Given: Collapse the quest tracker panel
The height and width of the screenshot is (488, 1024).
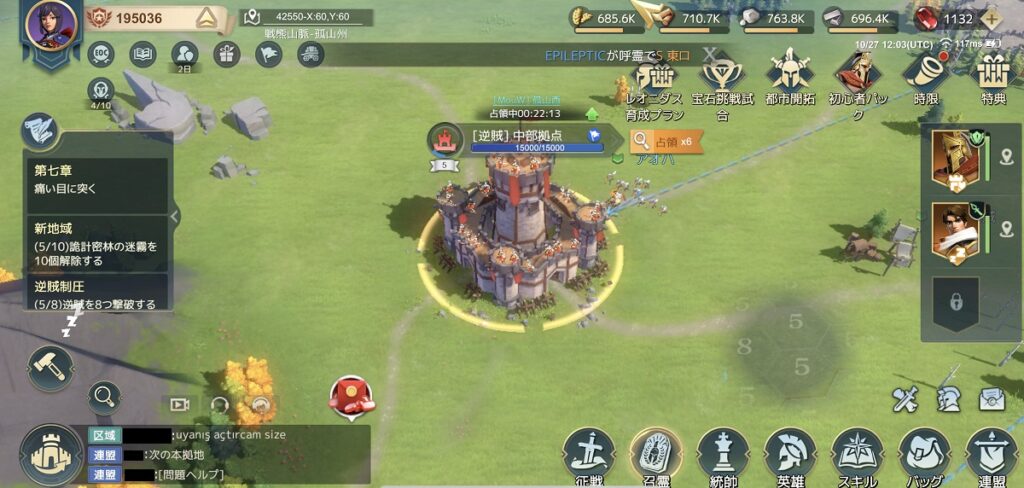Looking at the screenshot, I should [x=175, y=216].
